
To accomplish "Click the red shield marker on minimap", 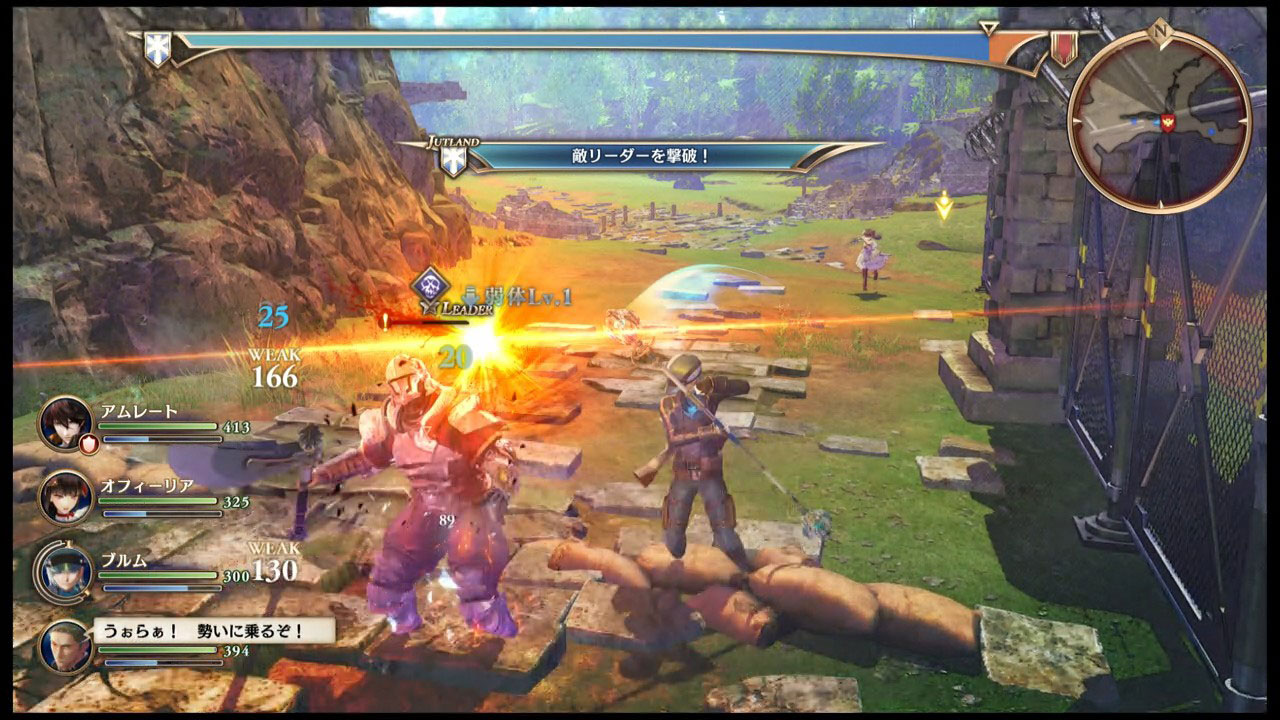I will point(1166,122).
